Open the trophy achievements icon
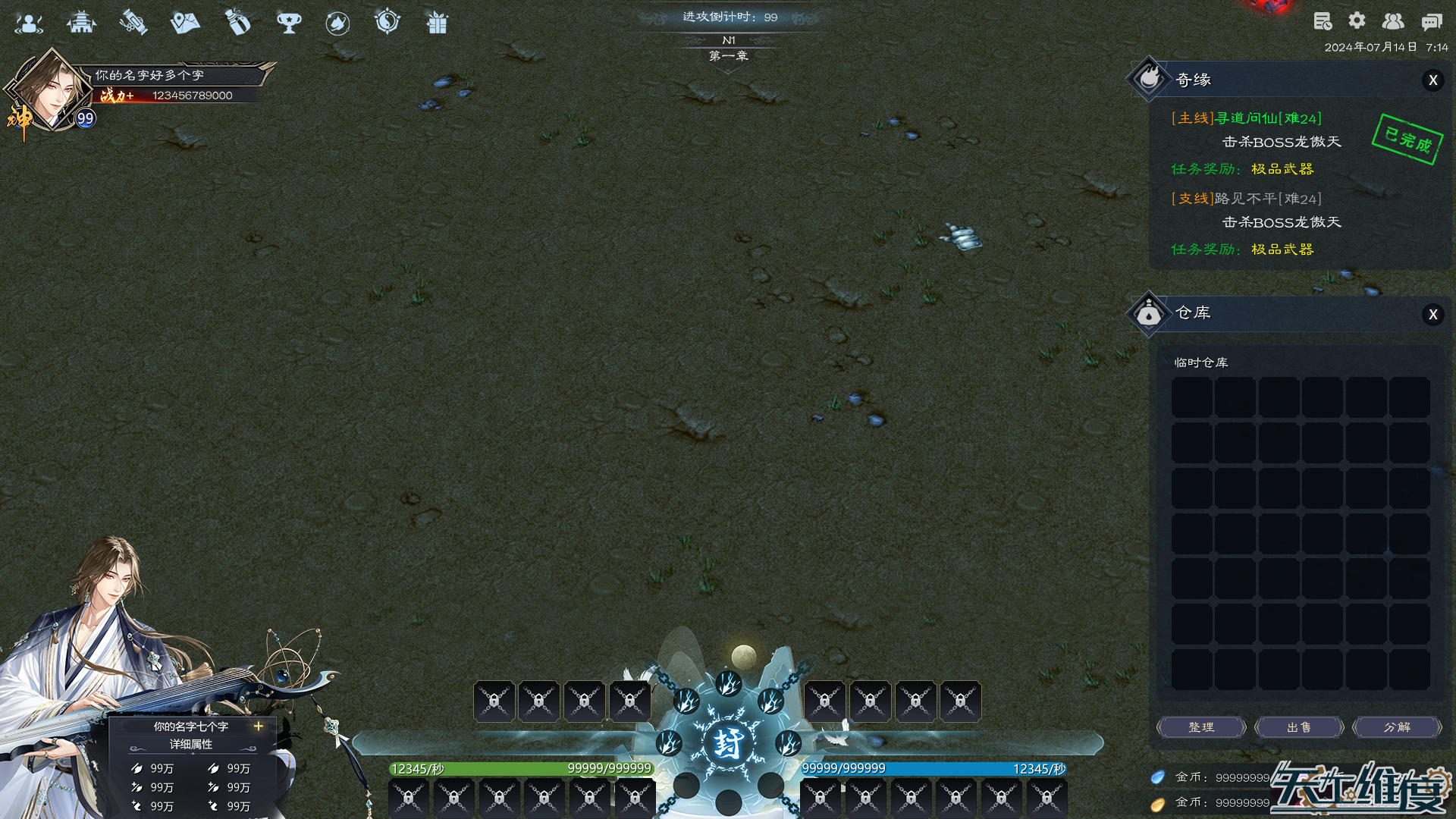This screenshot has height=819, width=1456. tap(289, 23)
